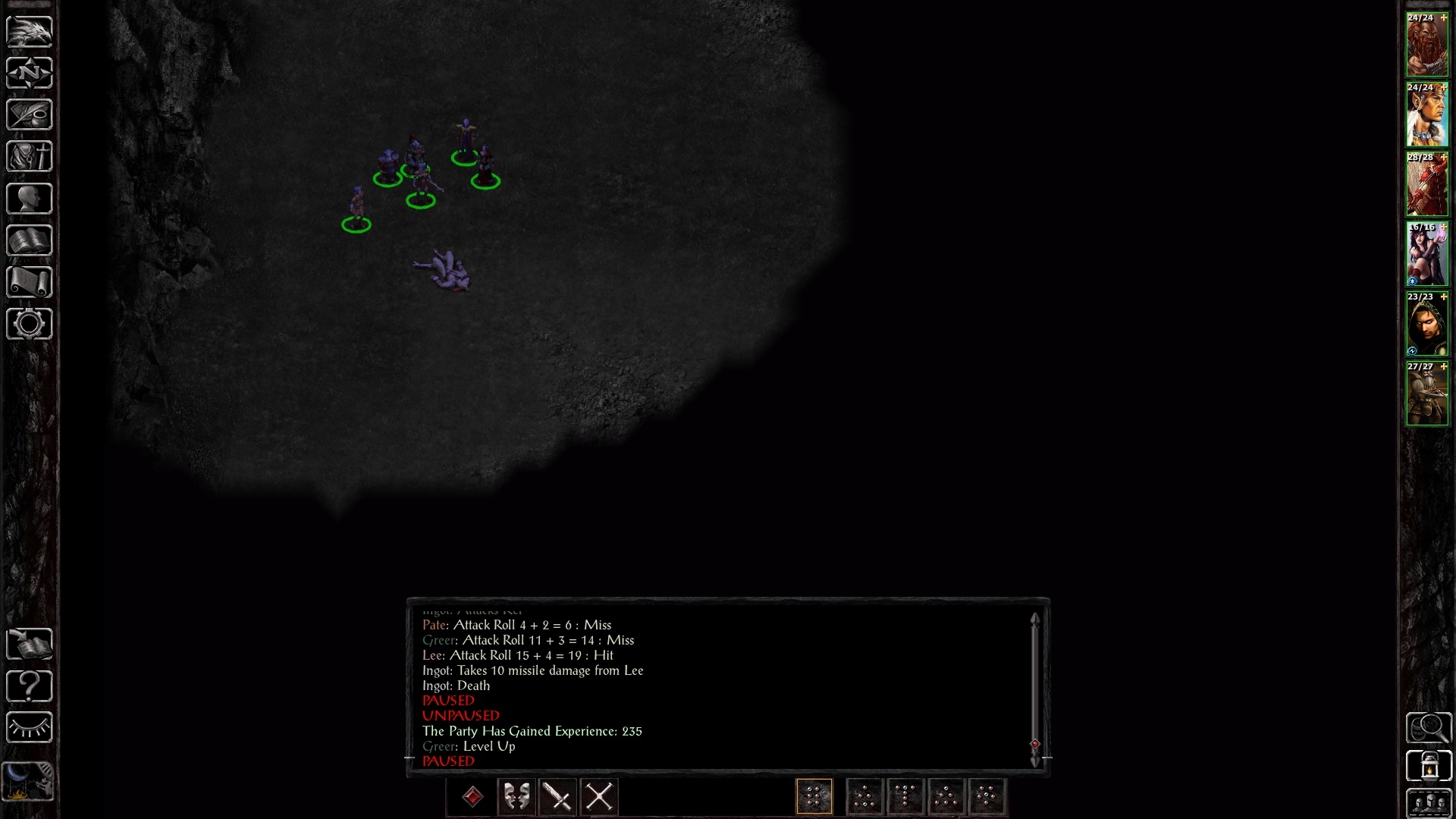Viewport: 1456px width, 819px height.
Task: Activate the red diamond guard button
Action: pyautogui.click(x=472, y=797)
